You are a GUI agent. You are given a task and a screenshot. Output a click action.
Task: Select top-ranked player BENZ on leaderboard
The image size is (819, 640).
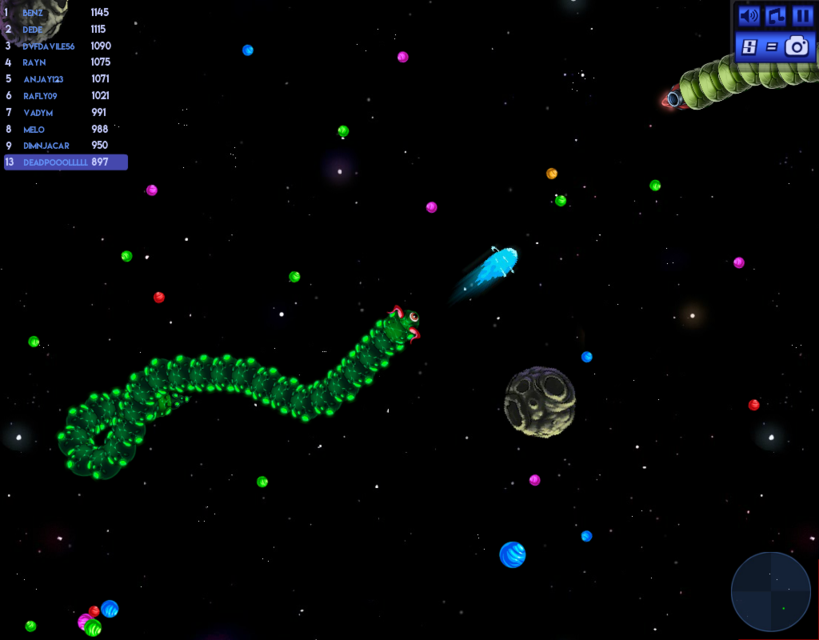[60, 12]
